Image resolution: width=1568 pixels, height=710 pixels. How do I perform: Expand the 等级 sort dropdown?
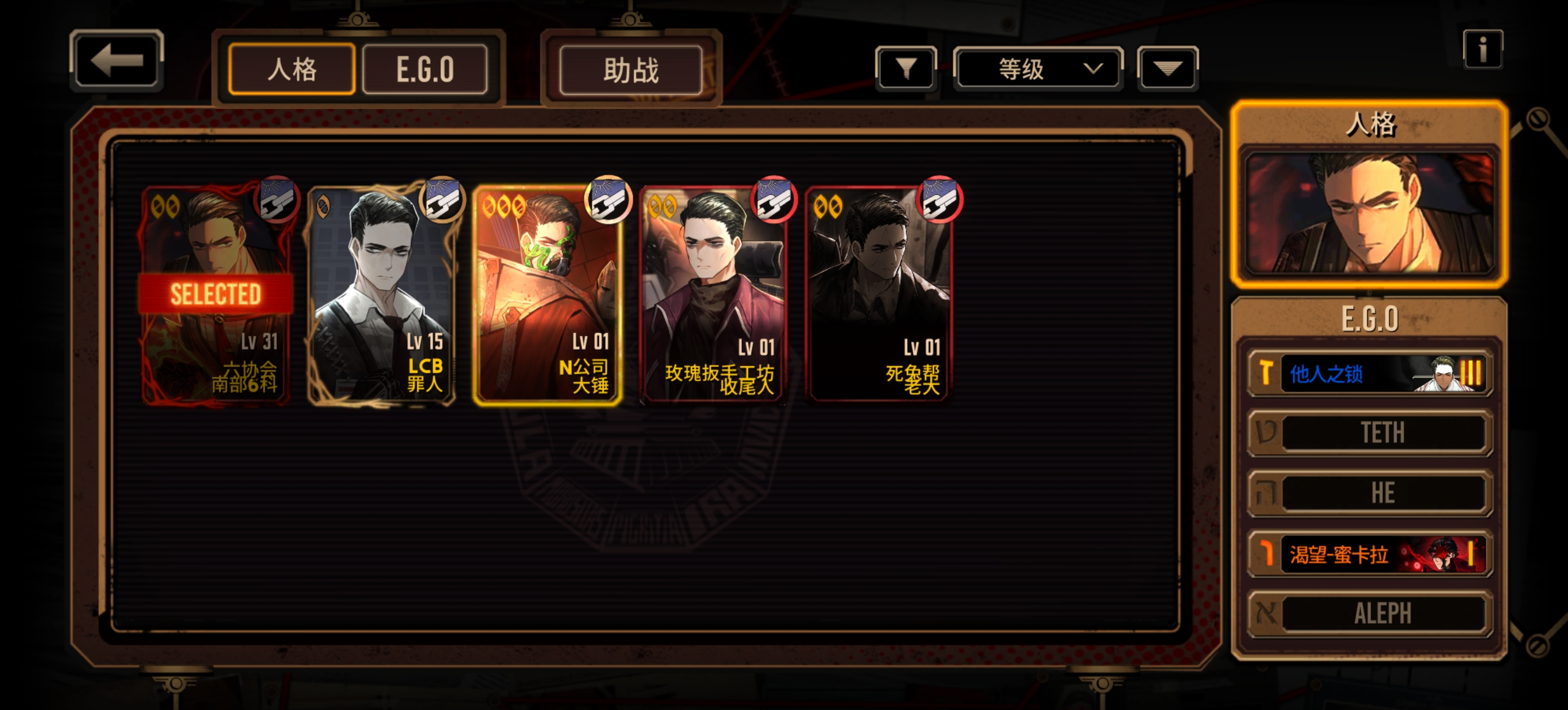[x=1038, y=68]
